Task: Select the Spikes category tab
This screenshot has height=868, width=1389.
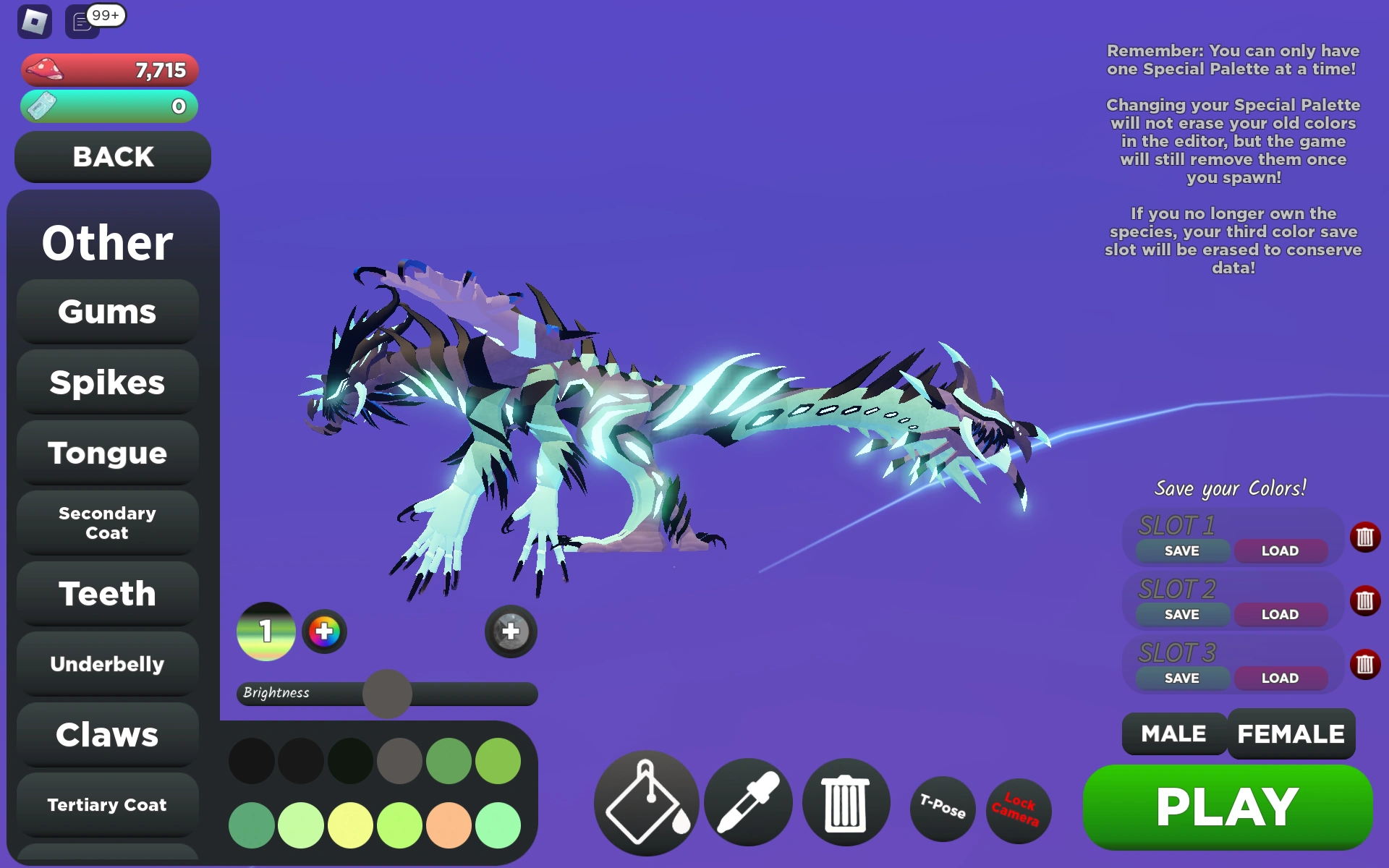Action: [106, 383]
